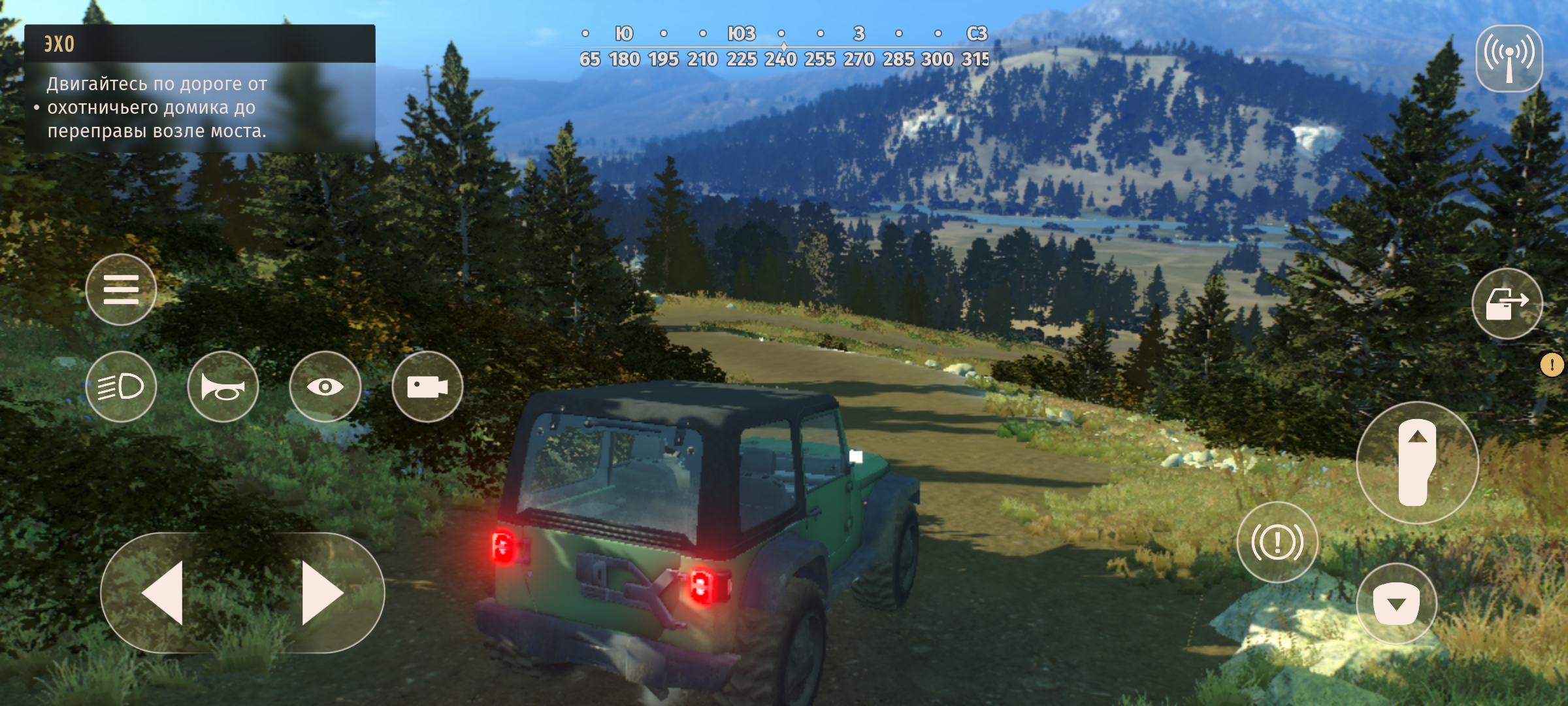Screen dimensions: 1568x706
Task: Sound the car horn
Action: pos(223,386)
